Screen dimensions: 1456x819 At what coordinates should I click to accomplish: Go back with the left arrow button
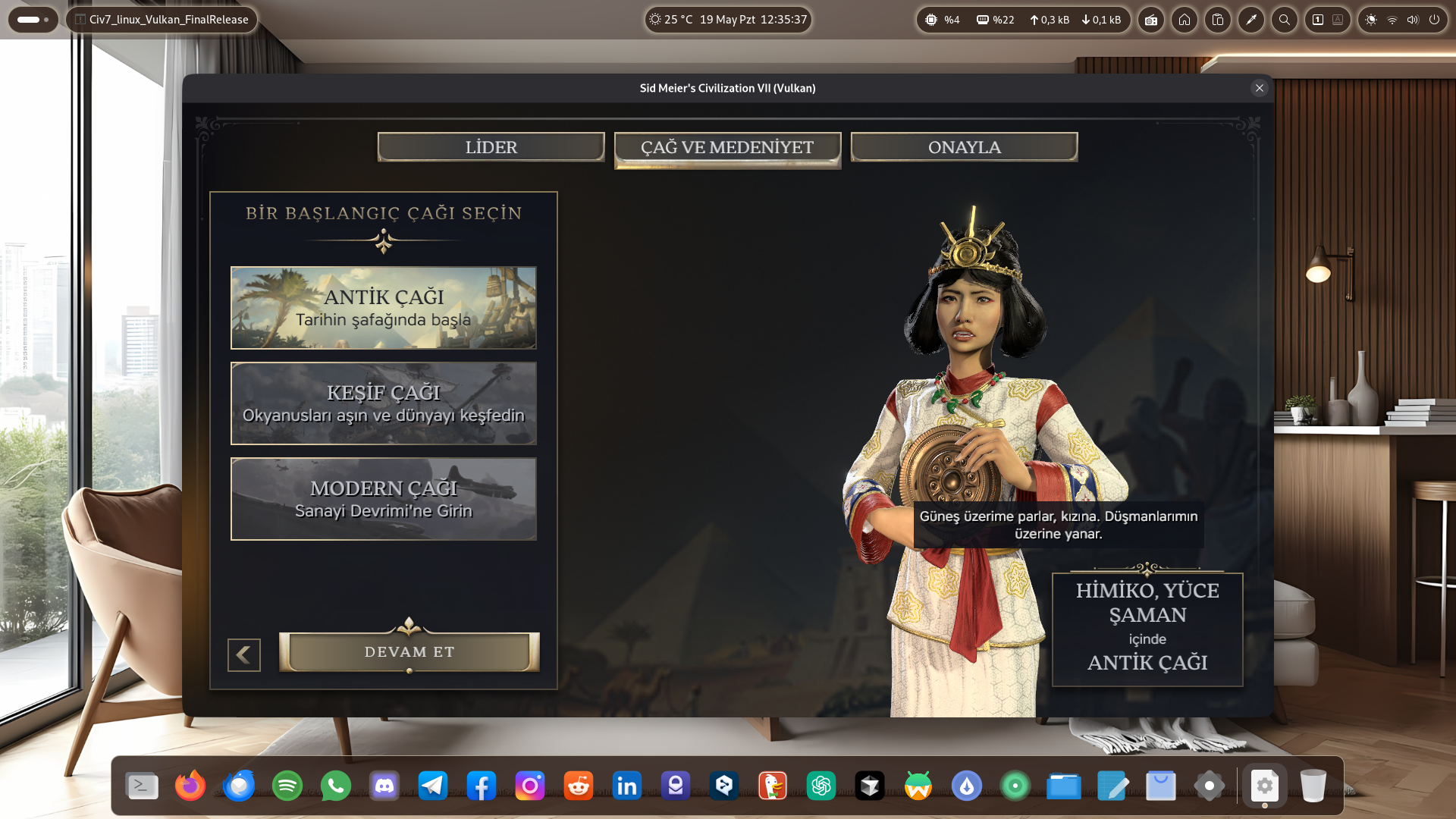coord(244,655)
